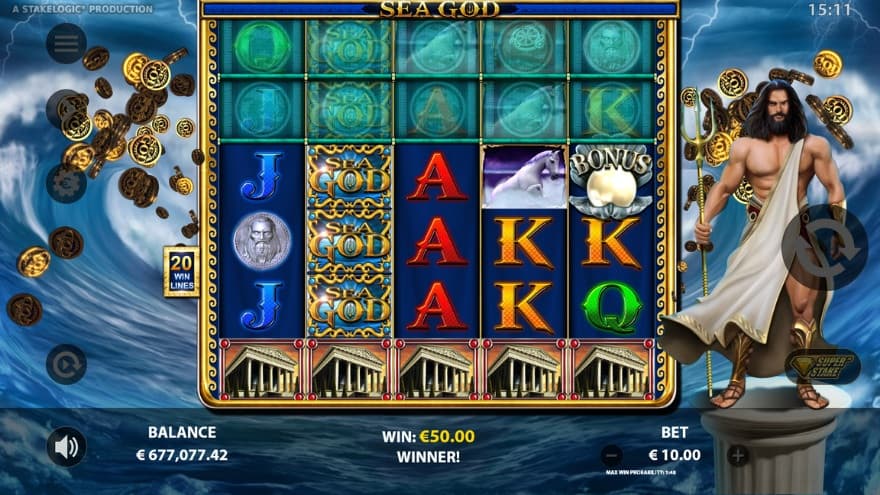Increase the bet with the plus button
This screenshot has height=495, width=880.
738,456
